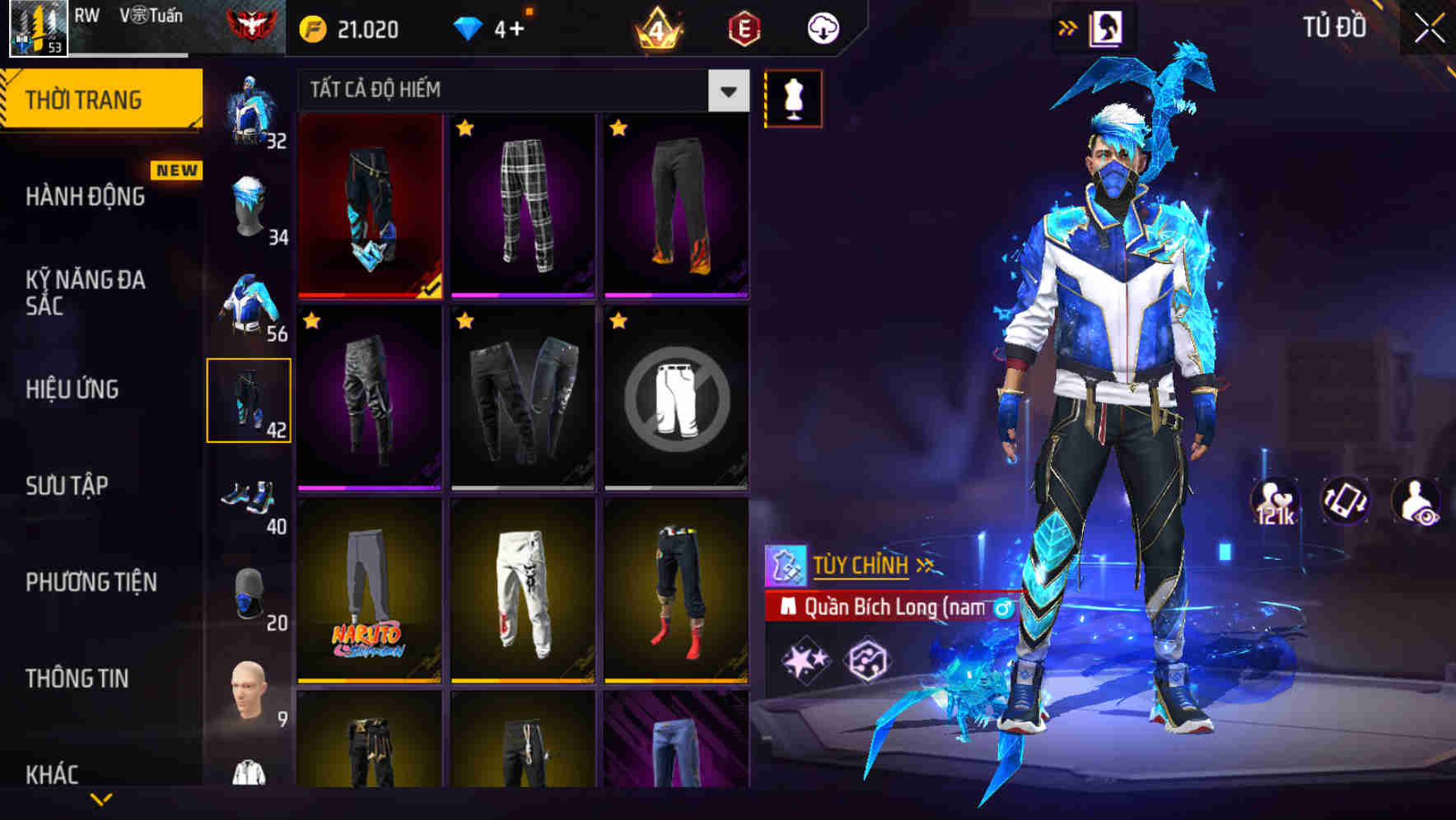Select the equipped pants slot showing 42
Screen dimensions: 1456x820
[x=250, y=401]
